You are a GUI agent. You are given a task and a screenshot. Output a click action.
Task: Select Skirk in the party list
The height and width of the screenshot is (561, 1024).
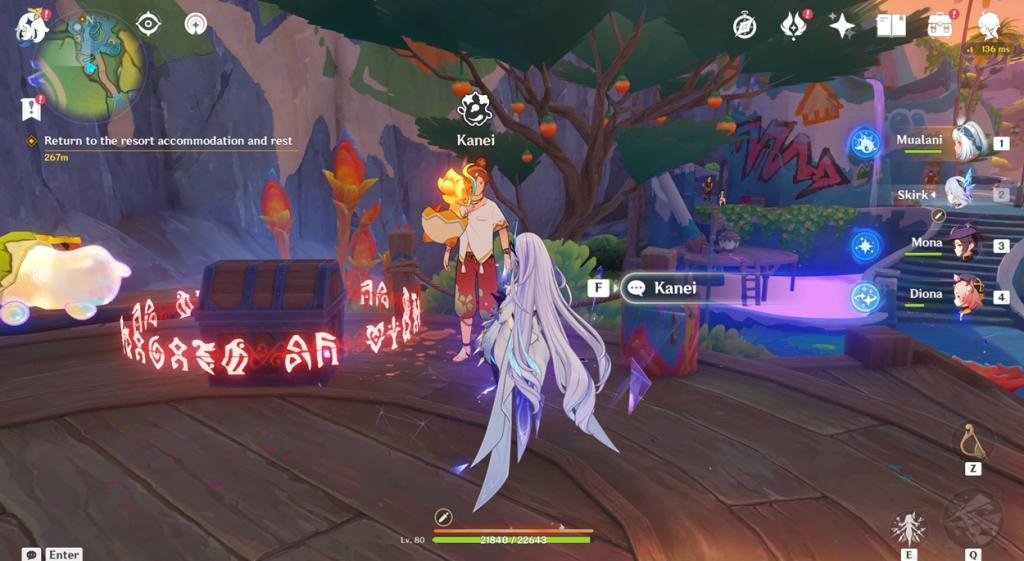click(958, 192)
